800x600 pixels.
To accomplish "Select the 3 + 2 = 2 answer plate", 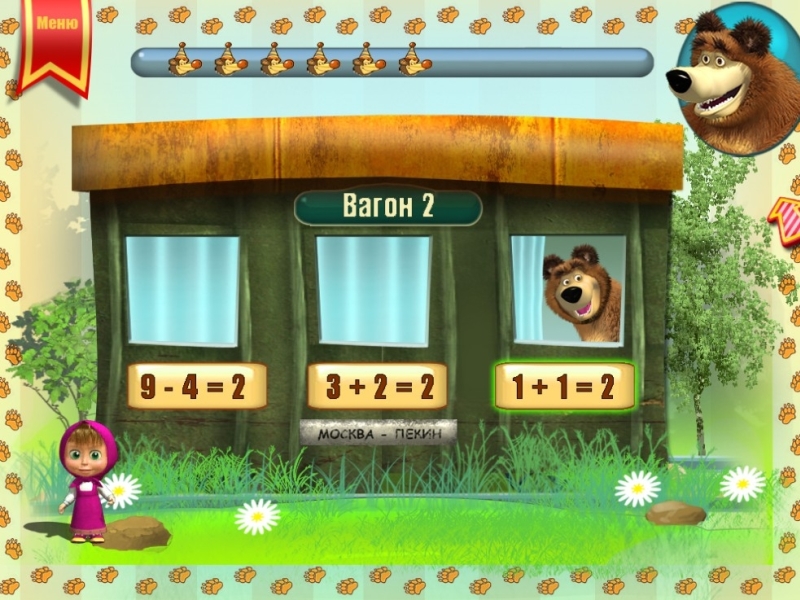I will click(377, 387).
